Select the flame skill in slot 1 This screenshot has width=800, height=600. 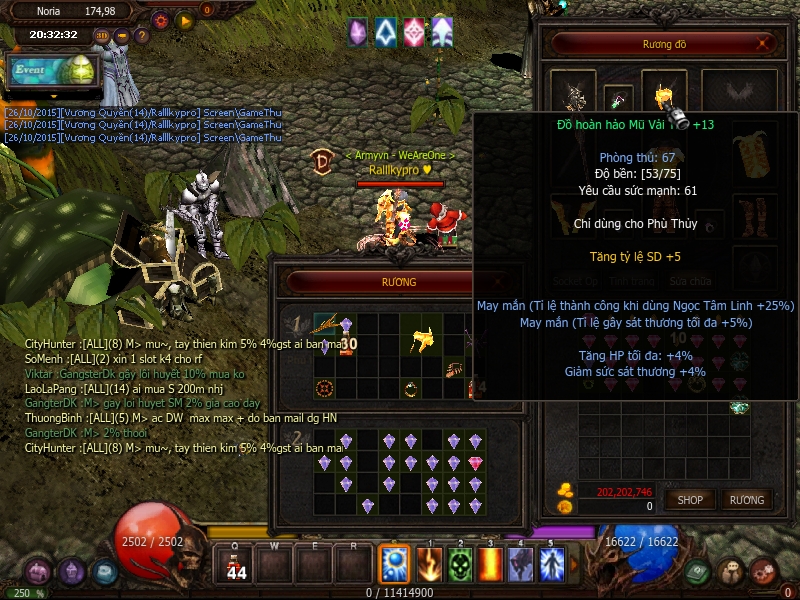click(x=429, y=565)
